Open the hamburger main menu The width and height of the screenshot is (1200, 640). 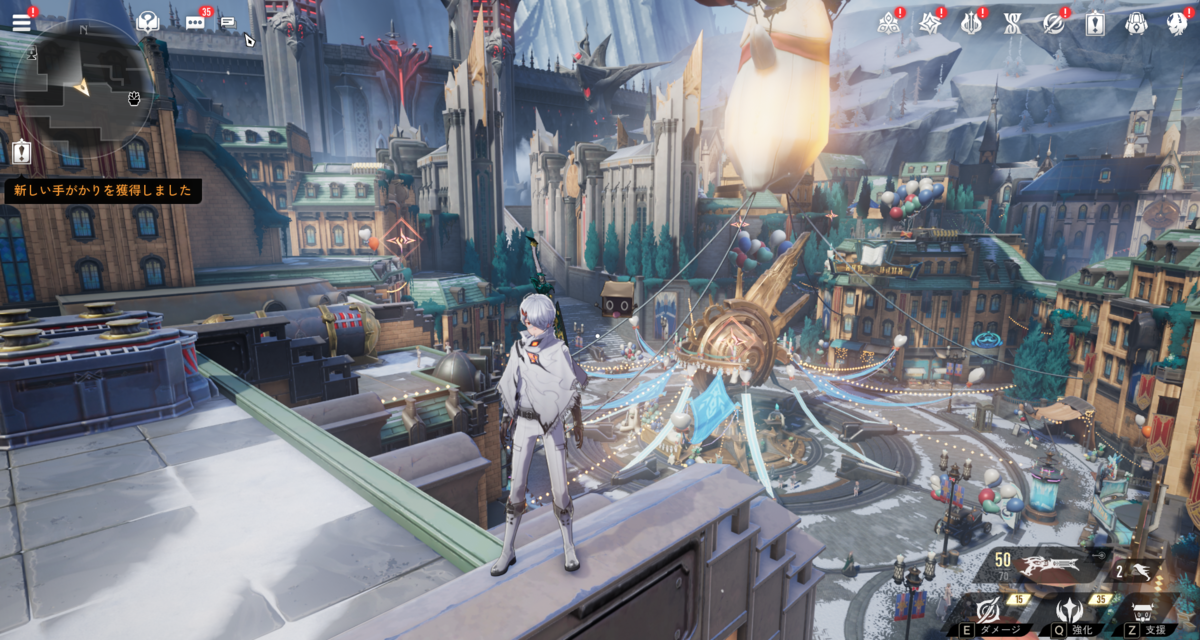pos(21,22)
